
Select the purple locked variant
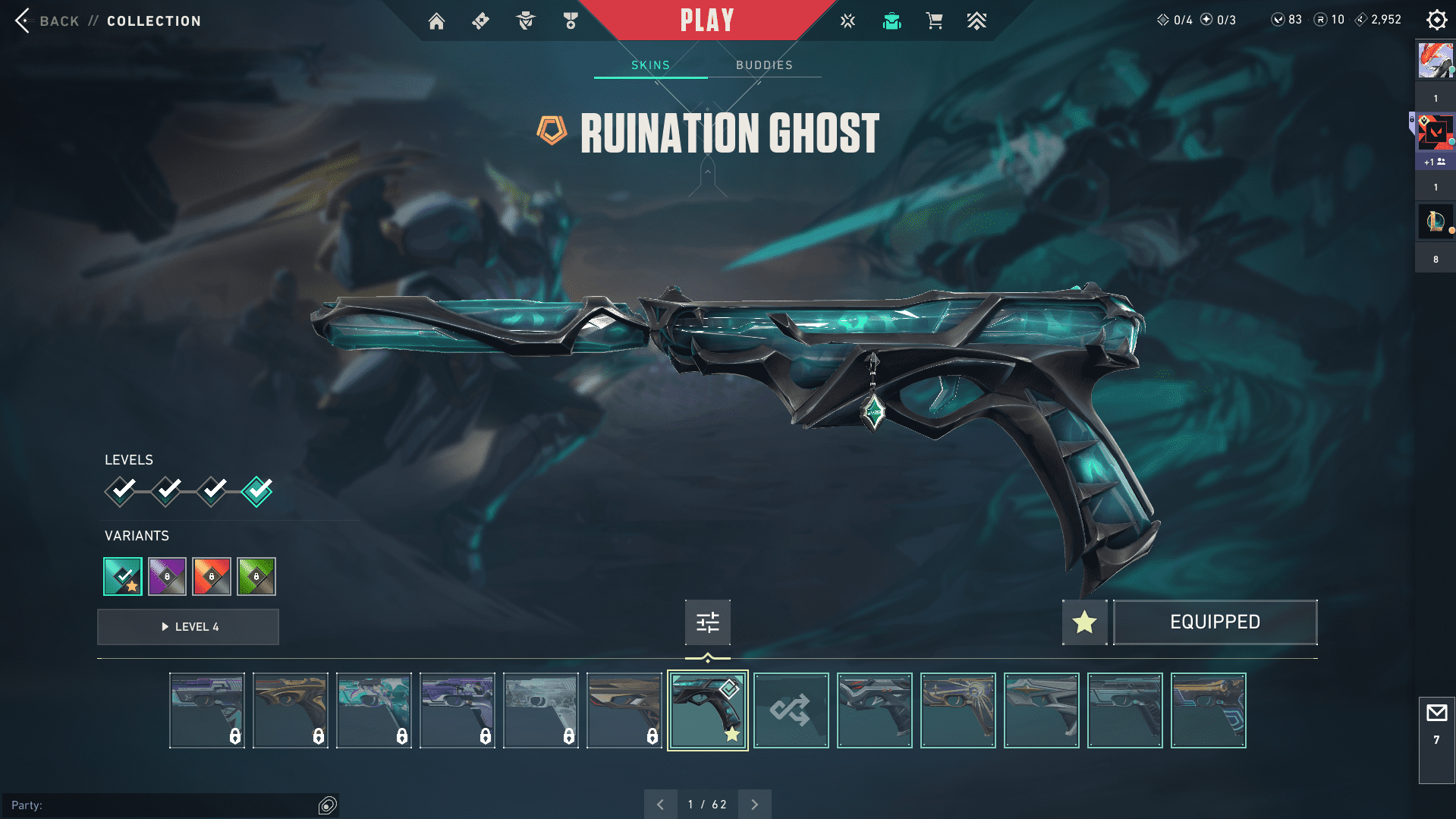167,576
